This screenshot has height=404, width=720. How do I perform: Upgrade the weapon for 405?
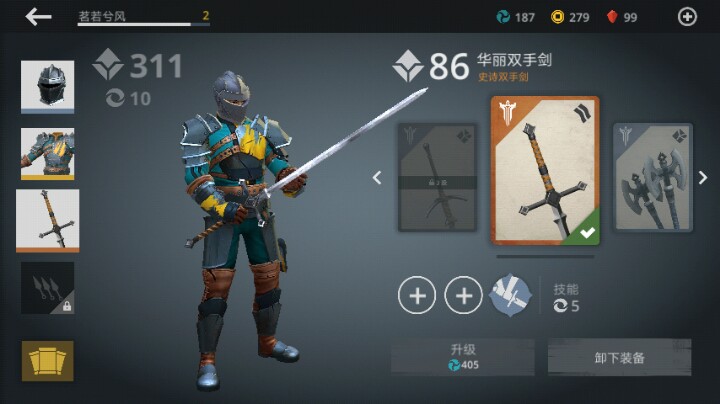coord(462,357)
